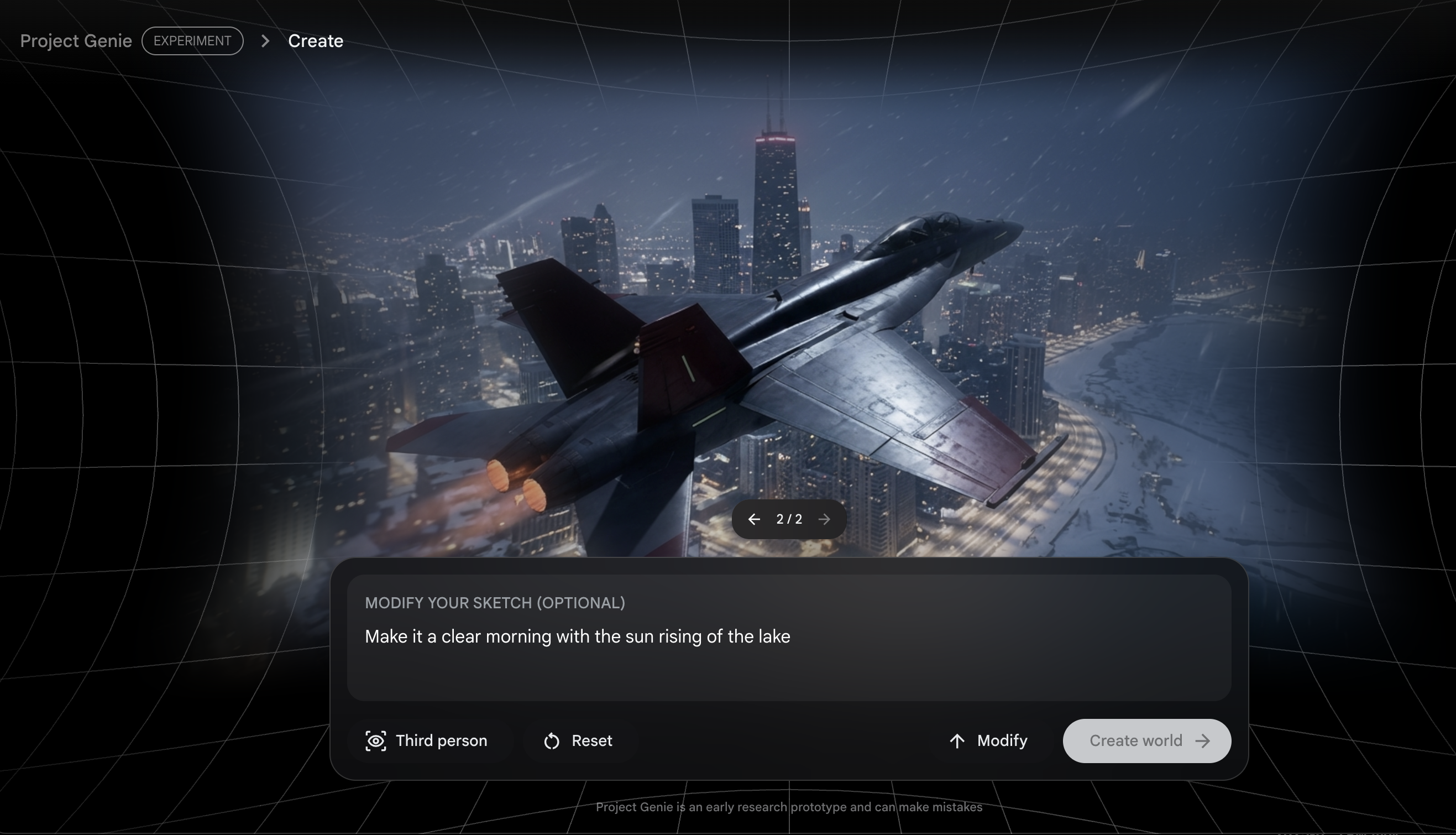Toggle the Third person view option
This screenshot has height=835, width=1456.
427,740
